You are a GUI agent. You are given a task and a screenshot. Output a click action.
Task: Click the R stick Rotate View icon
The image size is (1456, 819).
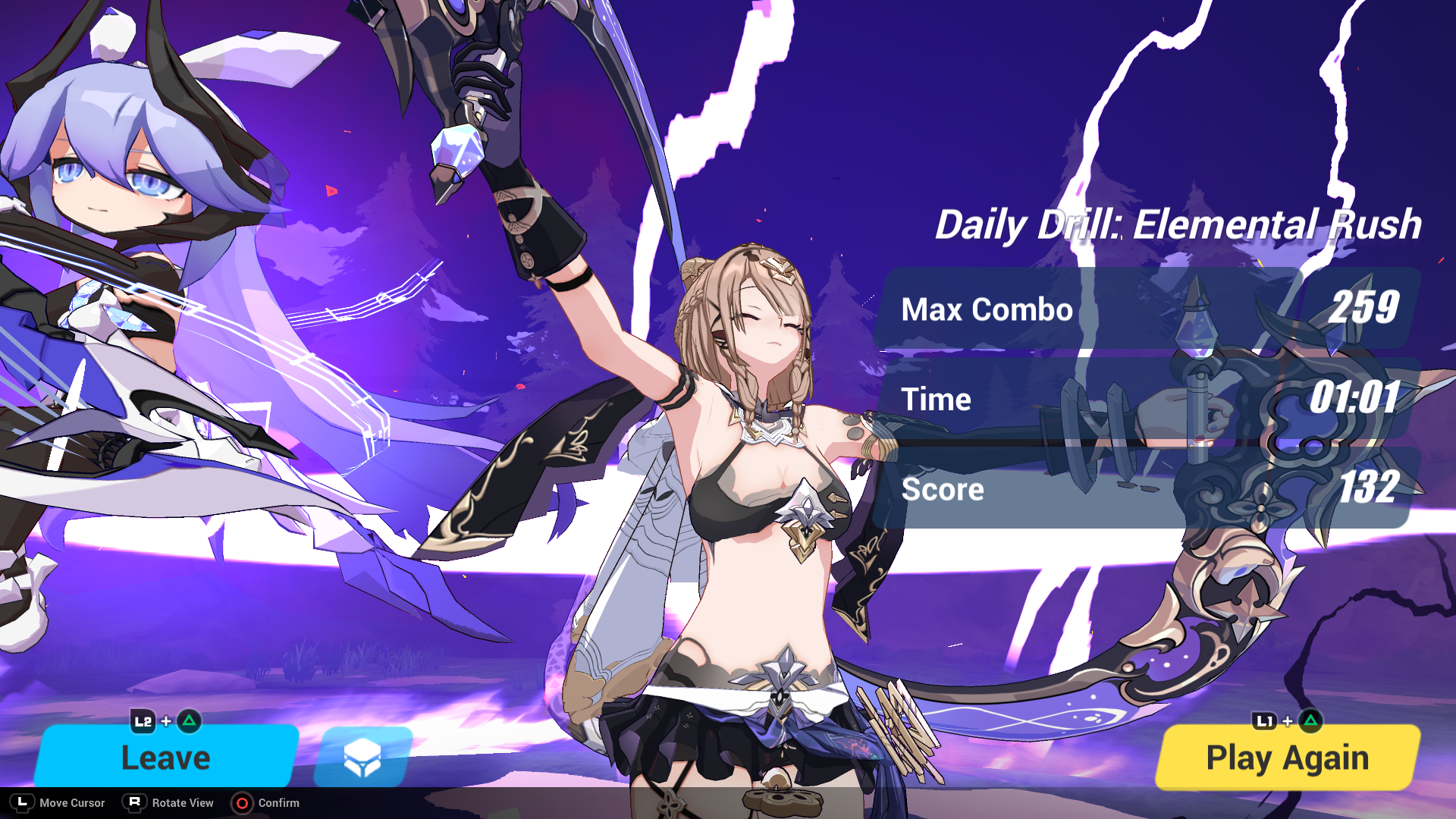pos(135,803)
